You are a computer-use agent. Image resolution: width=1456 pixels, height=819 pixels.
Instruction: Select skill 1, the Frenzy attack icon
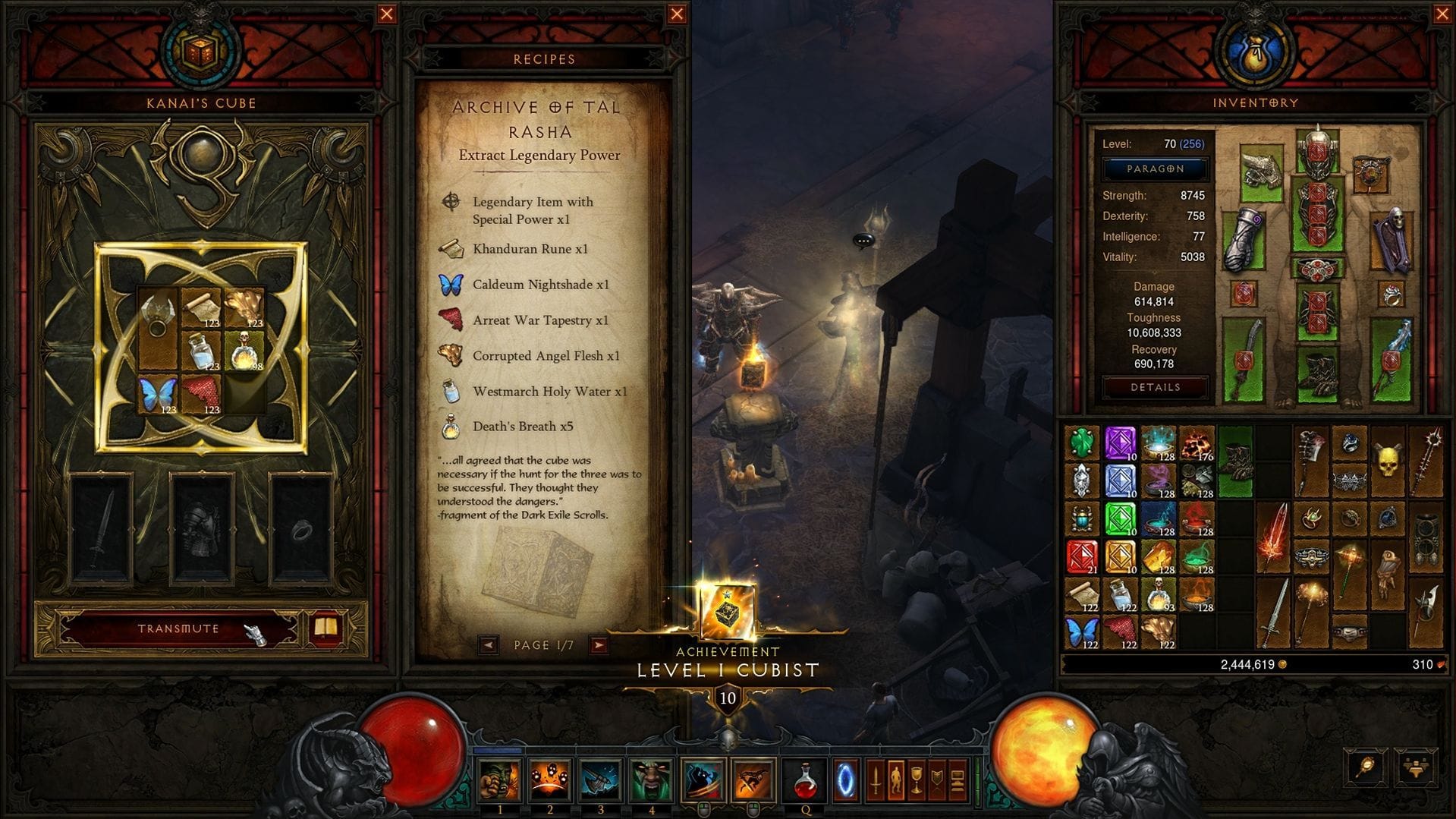[499, 781]
